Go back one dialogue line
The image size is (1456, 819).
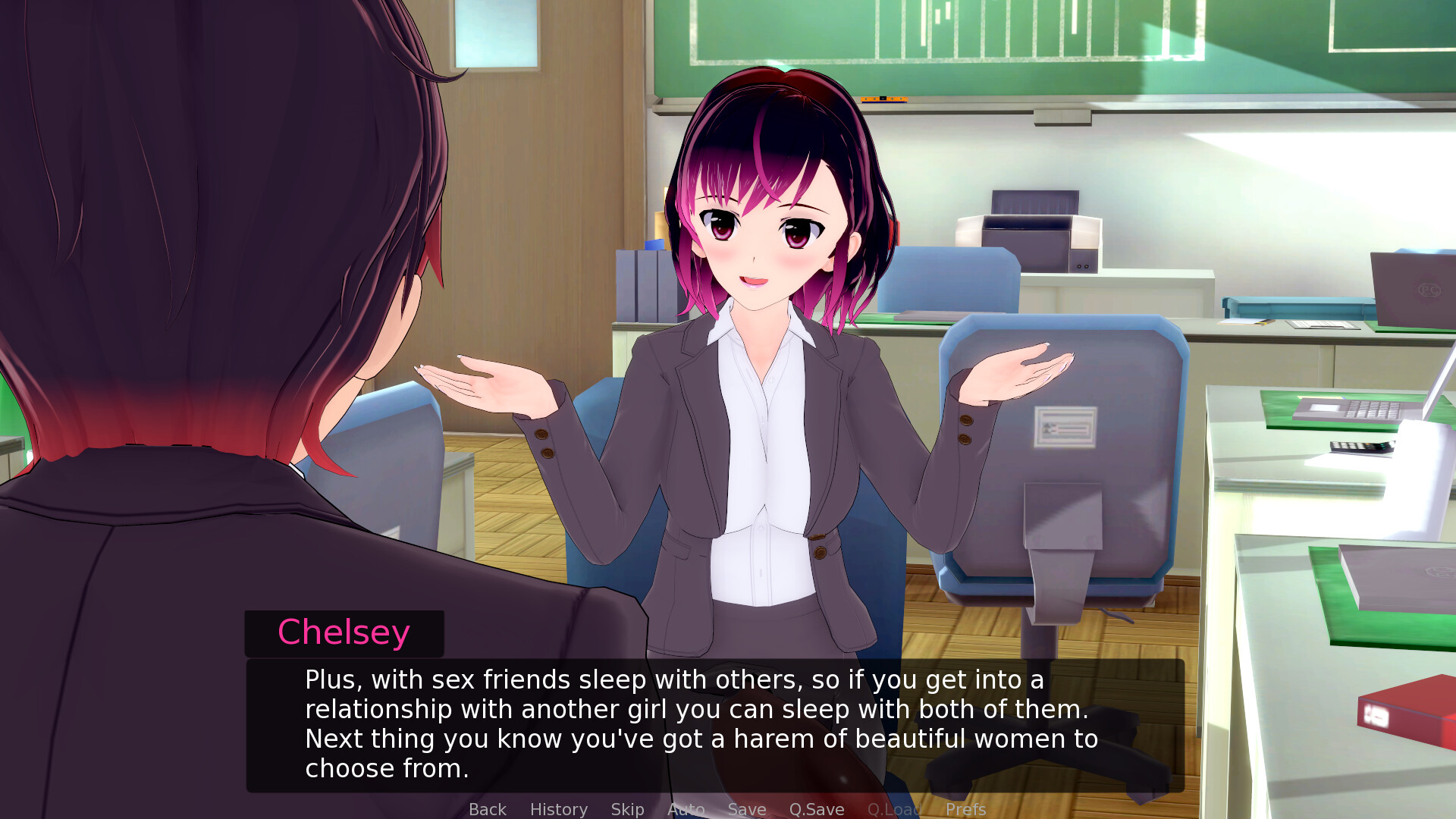(x=487, y=809)
